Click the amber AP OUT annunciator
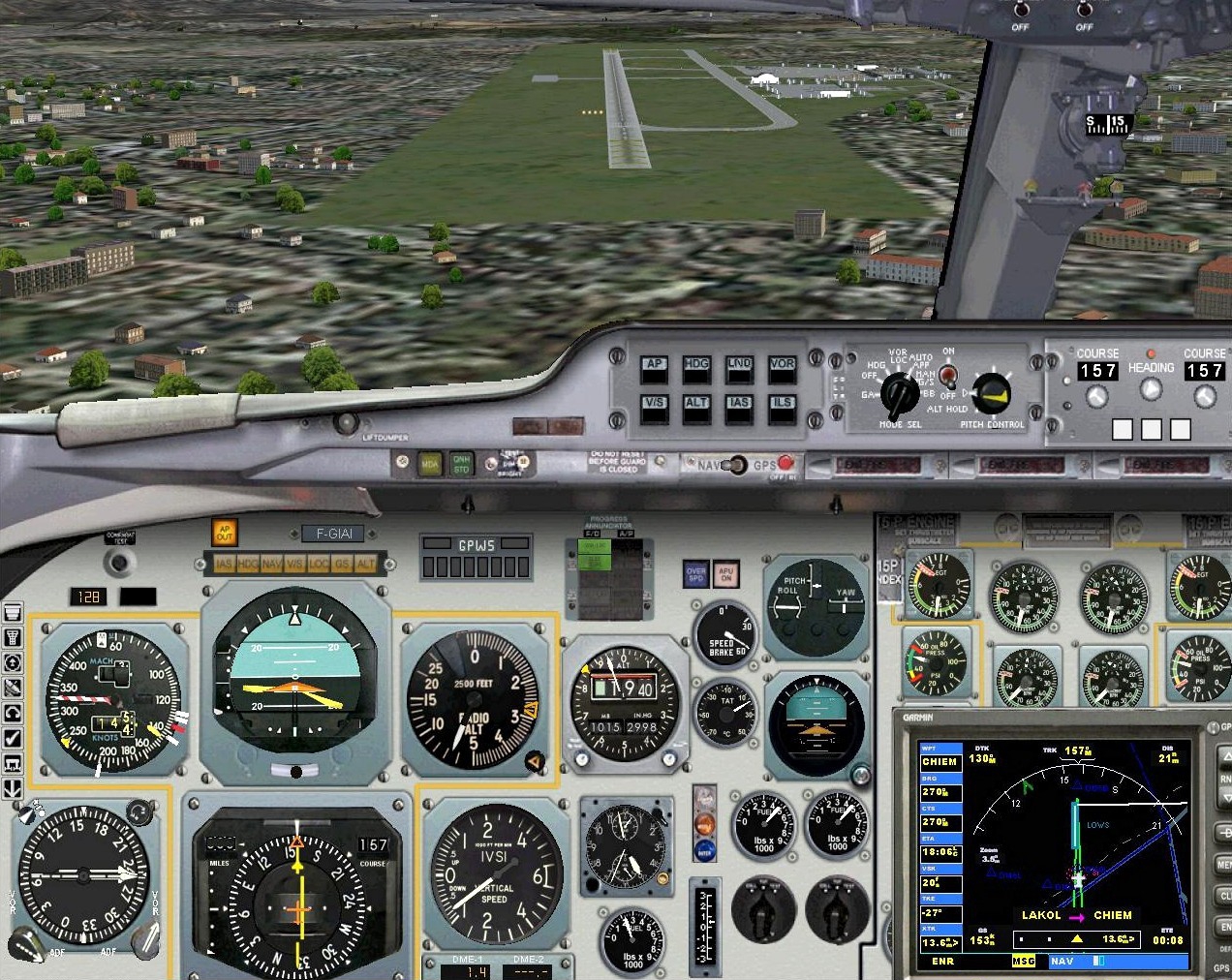The height and width of the screenshot is (980, 1232). tap(224, 532)
